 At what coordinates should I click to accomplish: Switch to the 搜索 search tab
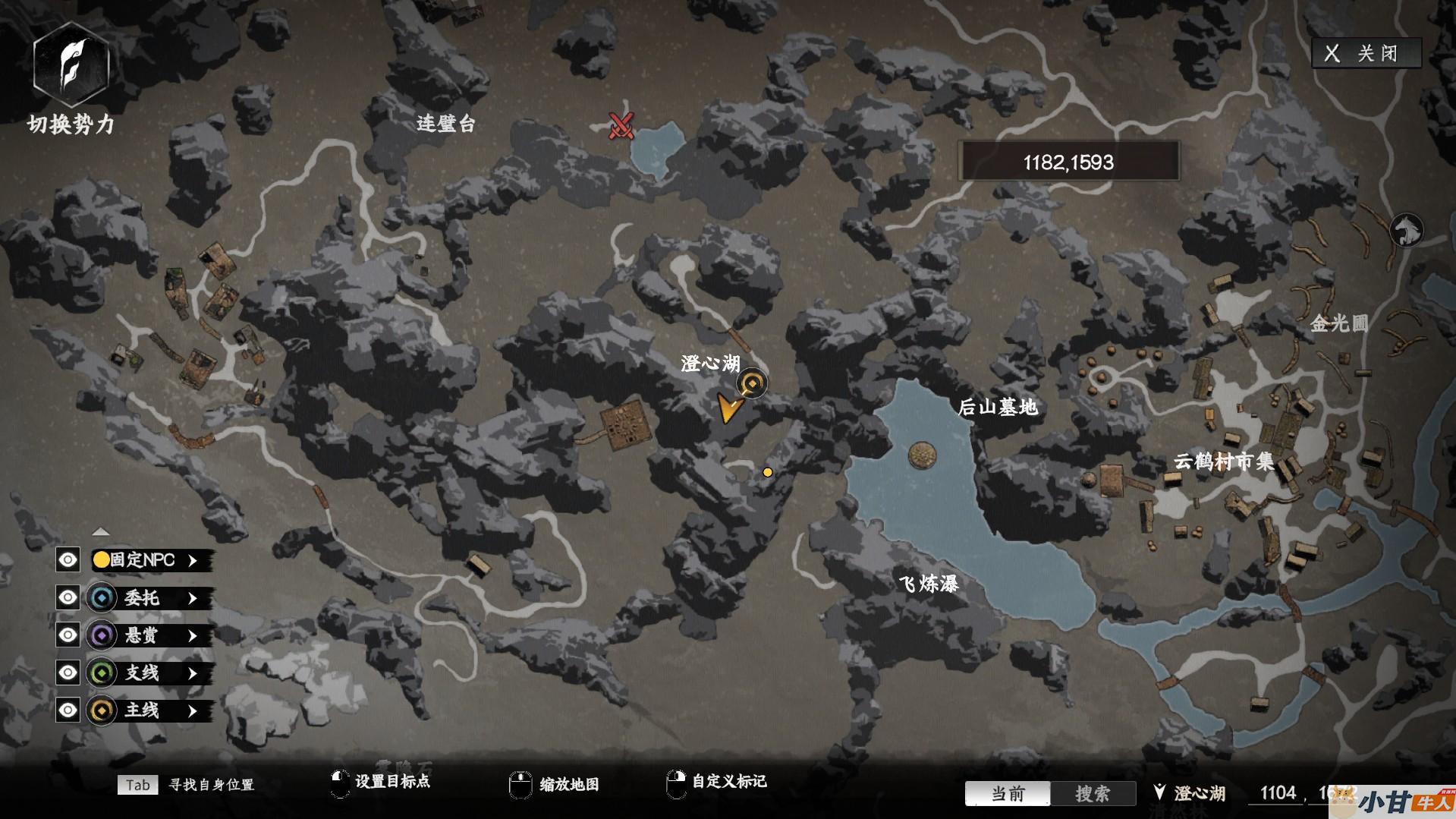pyautogui.click(x=1093, y=794)
